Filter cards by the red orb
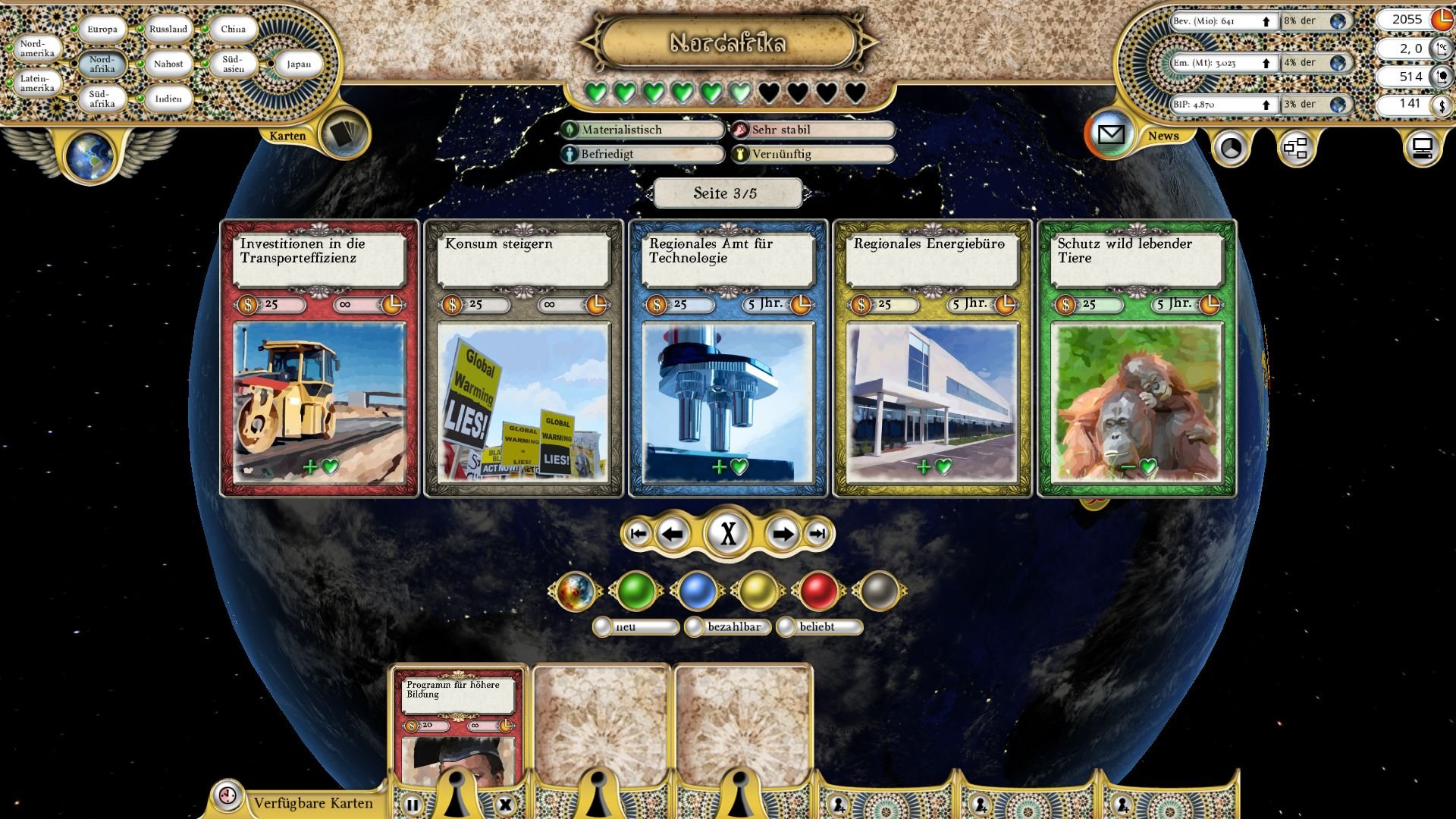Screen dimensions: 1456x819 (x=819, y=591)
